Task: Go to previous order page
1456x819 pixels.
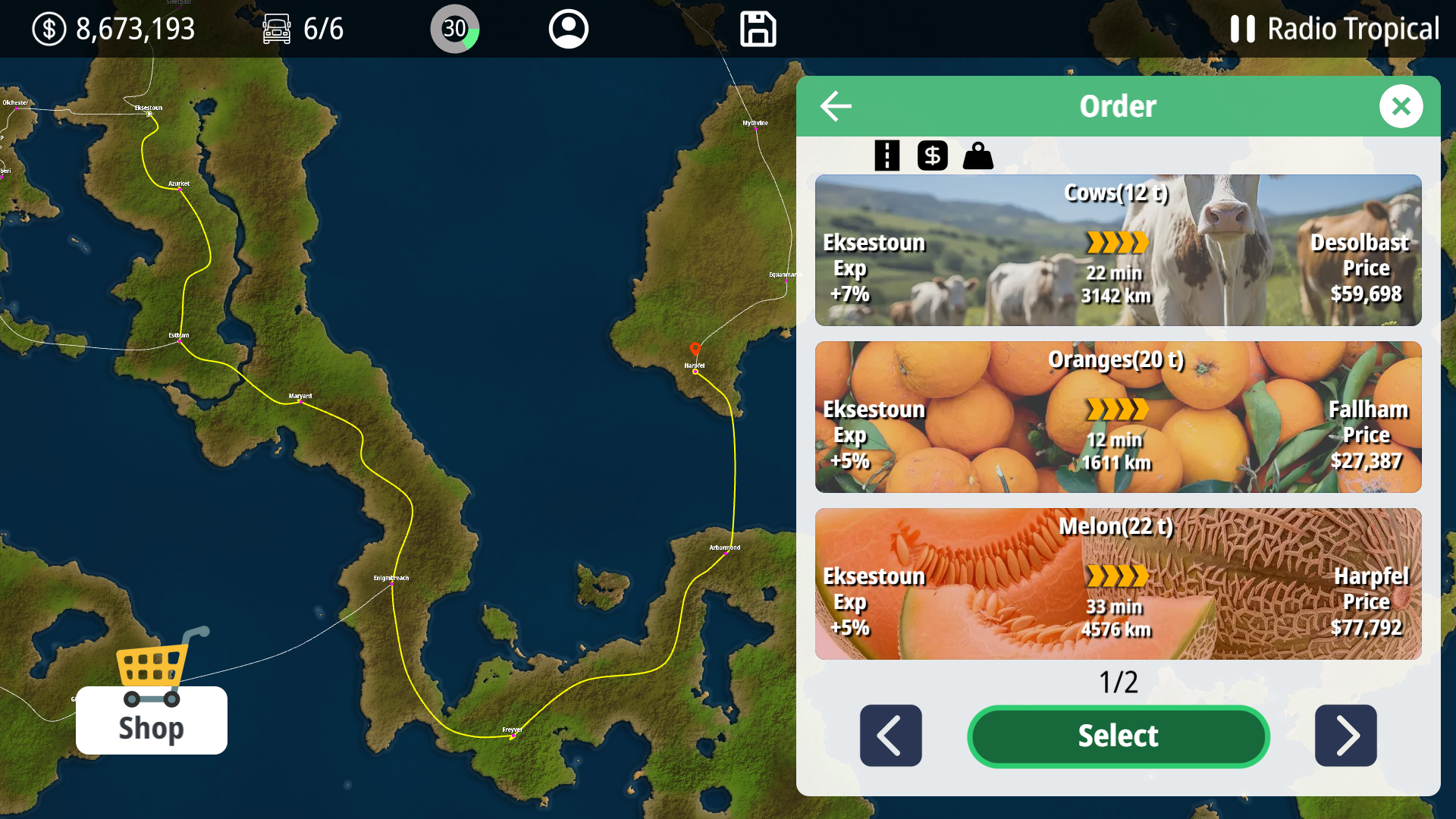Action: [x=890, y=736]
